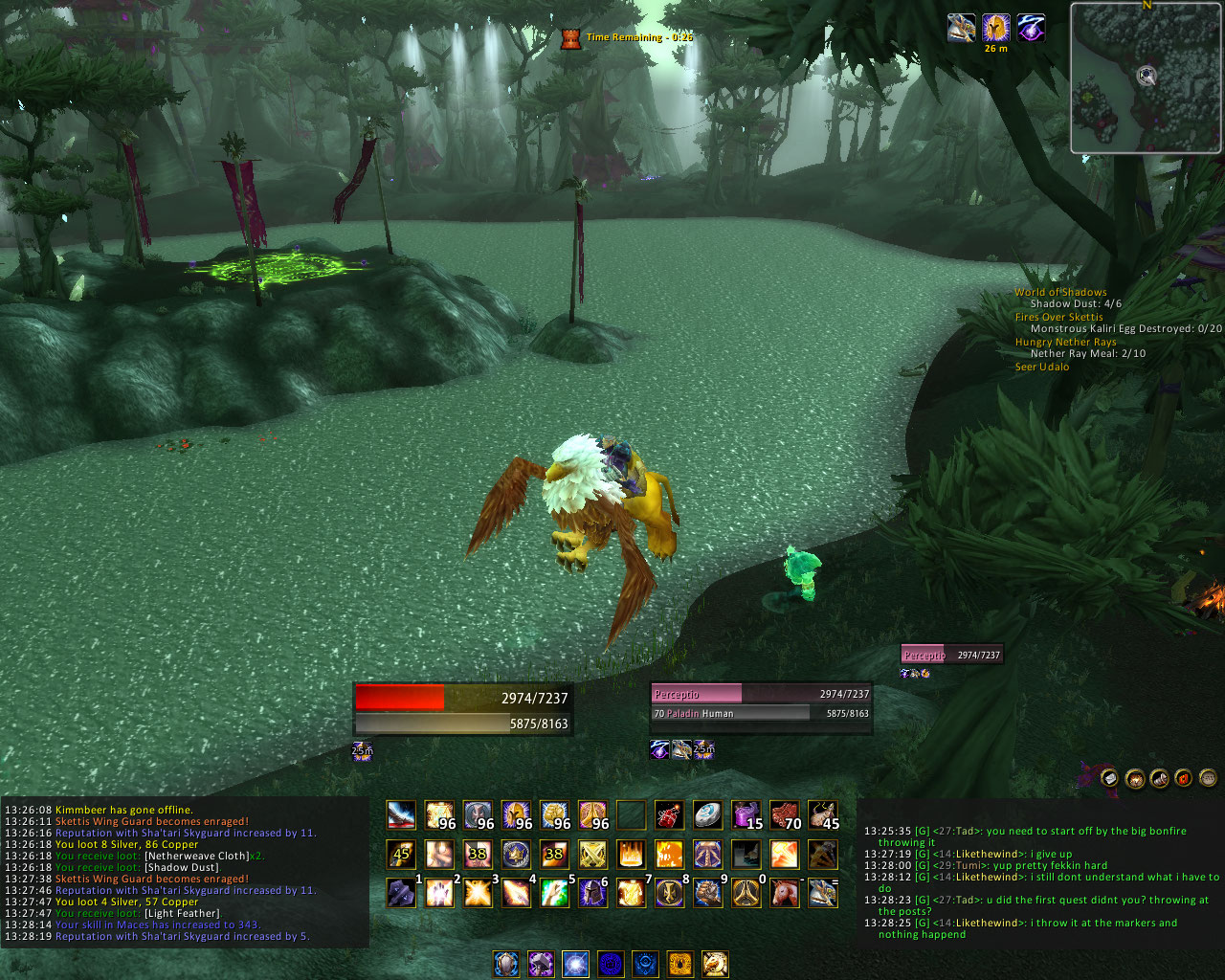Open the World of Shadows quest tracker entry
1225x980 pixels.
(1060, 292)
